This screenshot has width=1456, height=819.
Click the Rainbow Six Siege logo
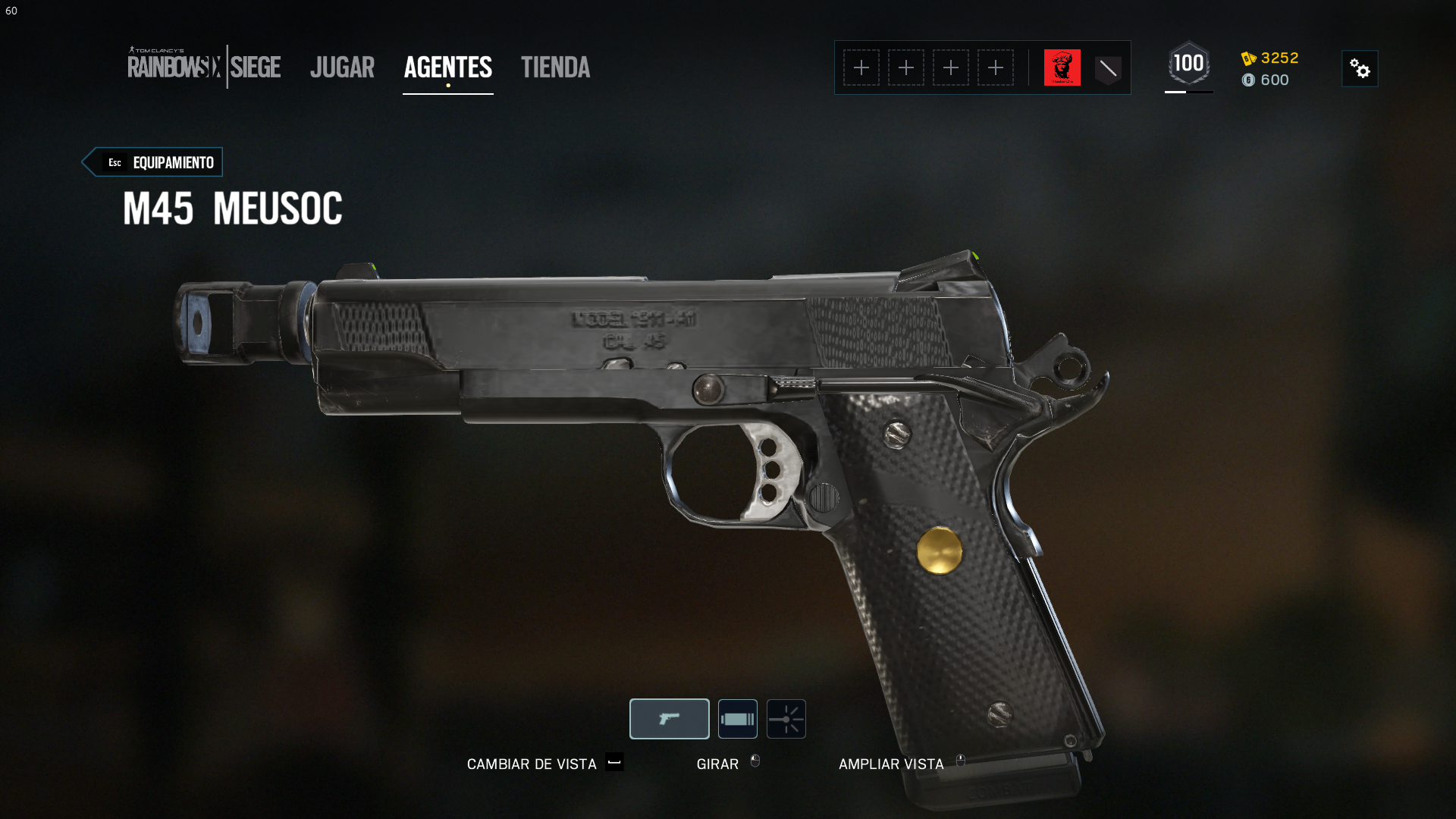pyautogui.click(x=205, y=68)
